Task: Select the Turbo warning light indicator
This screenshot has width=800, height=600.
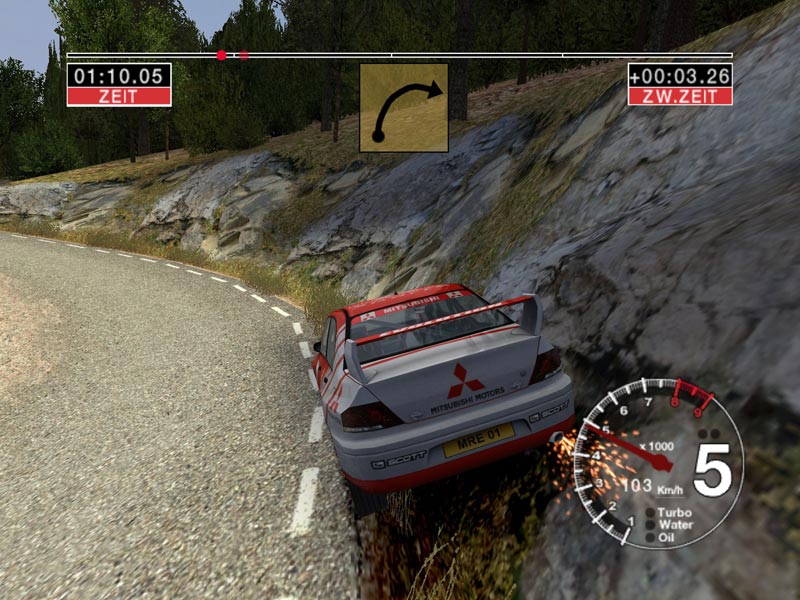Action: click(x=651, y=512)
